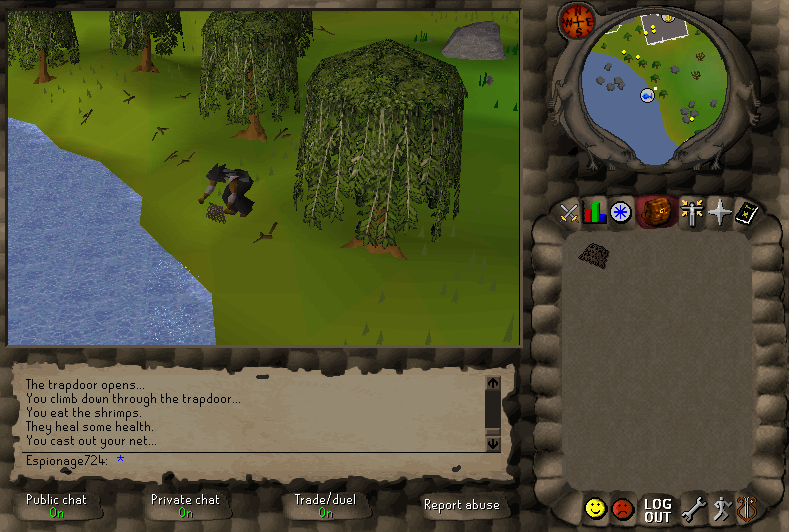Click the Log Out tab
Viewport: 789px width, 532px height.
(657, 510)
